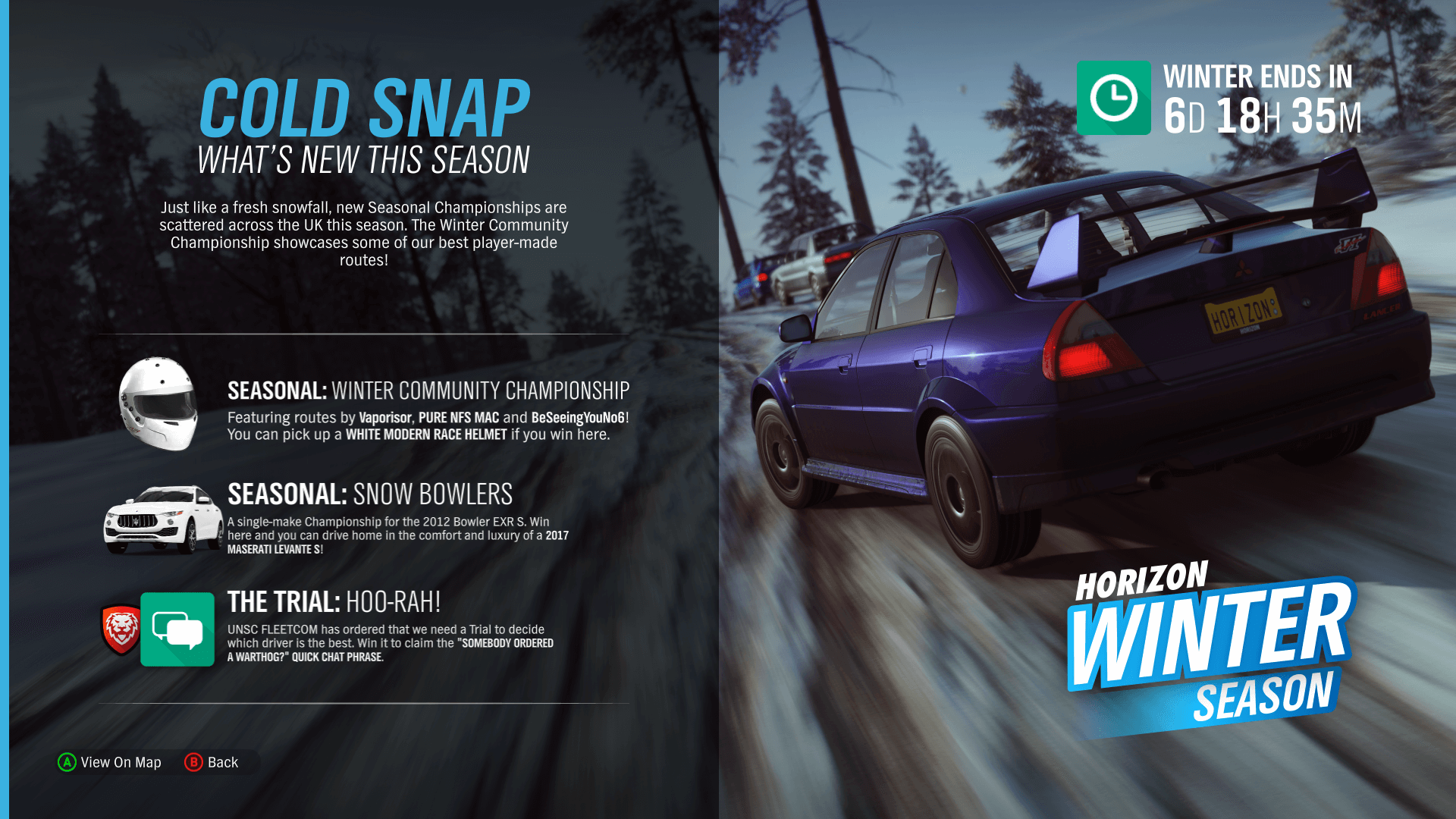
Task: Select the BeSeeingYouNo6 creator name
Action: 578,418
